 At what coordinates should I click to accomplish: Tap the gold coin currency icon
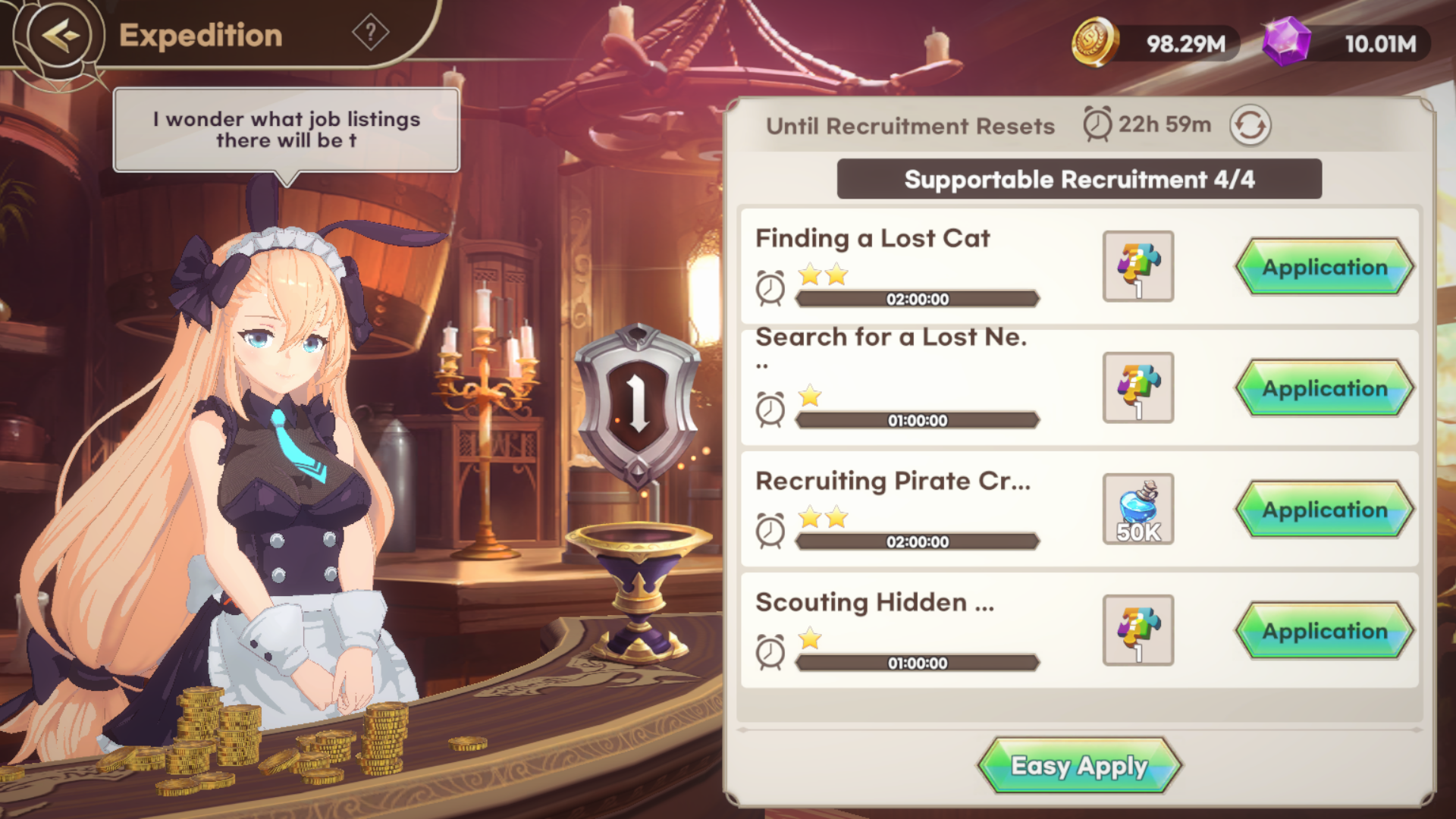pos(1094,42)
